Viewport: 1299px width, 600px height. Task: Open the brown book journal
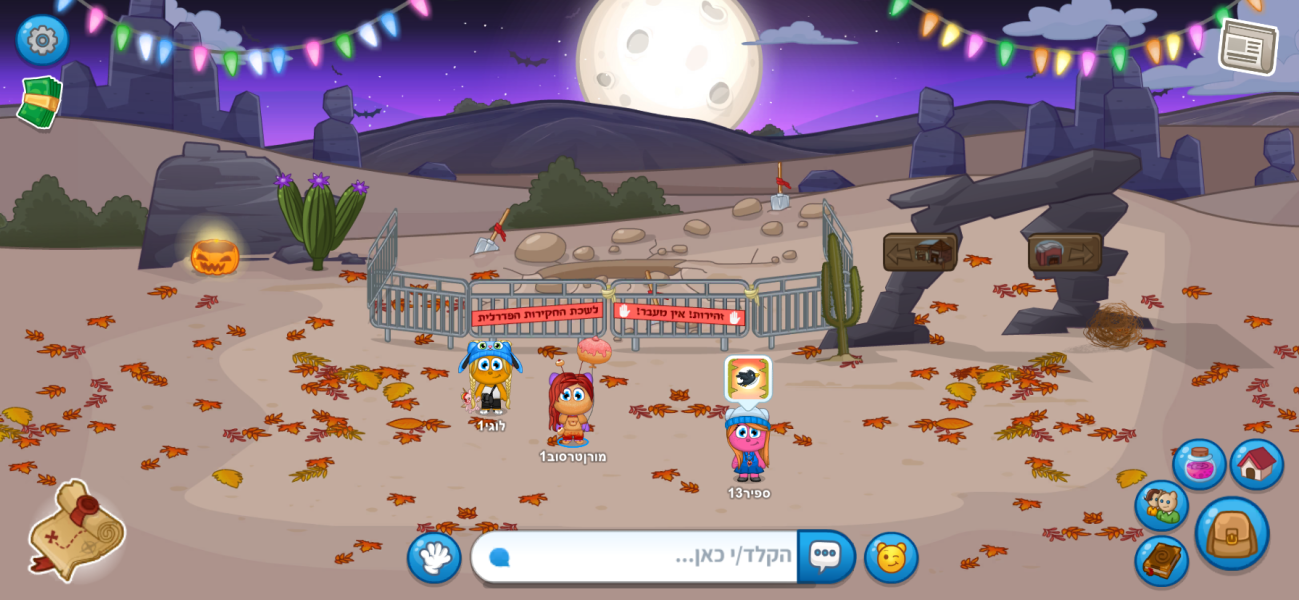1161,560
